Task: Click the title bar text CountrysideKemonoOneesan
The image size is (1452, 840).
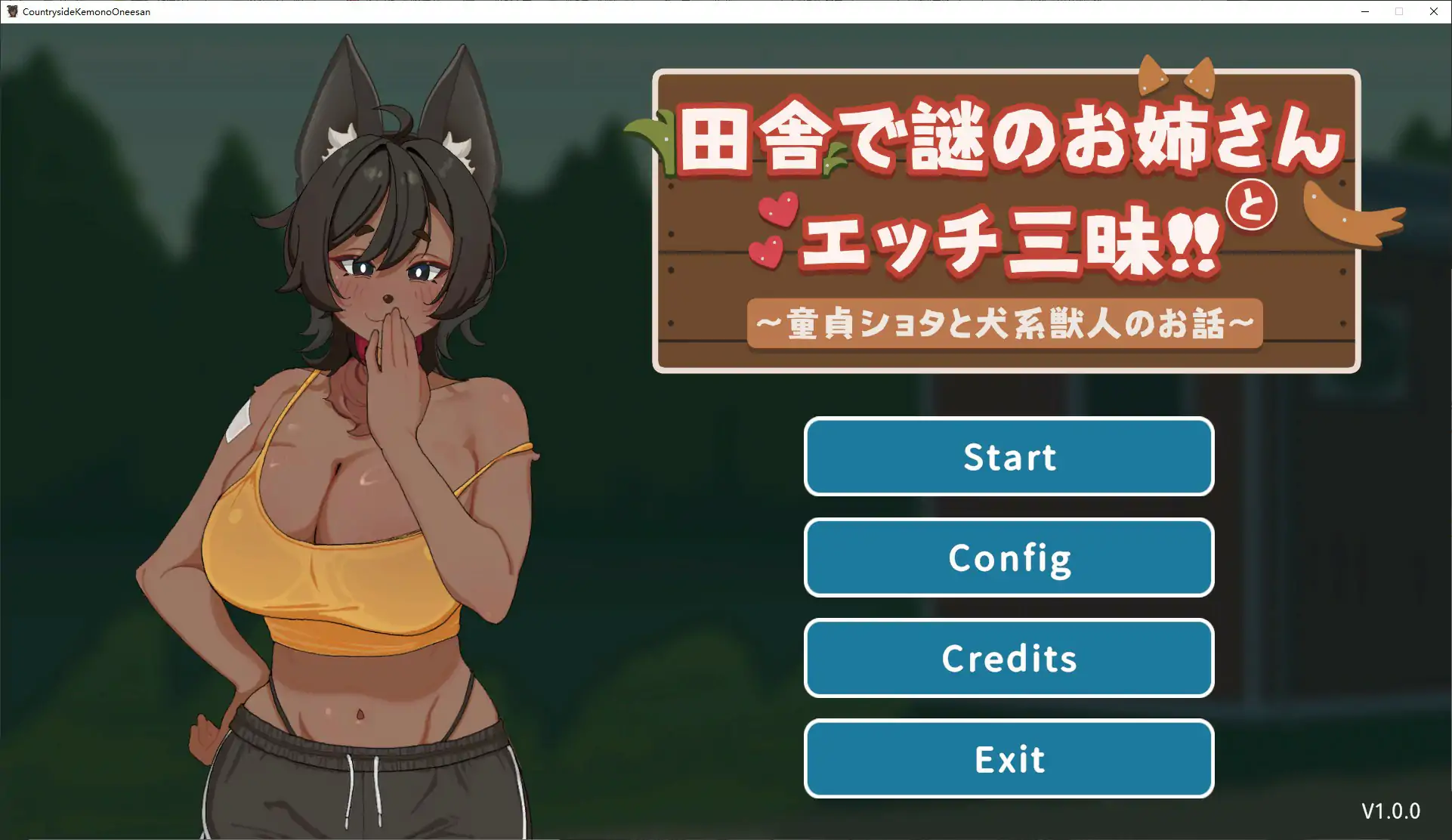Action: pyautogui.click(x=85, y=11)
